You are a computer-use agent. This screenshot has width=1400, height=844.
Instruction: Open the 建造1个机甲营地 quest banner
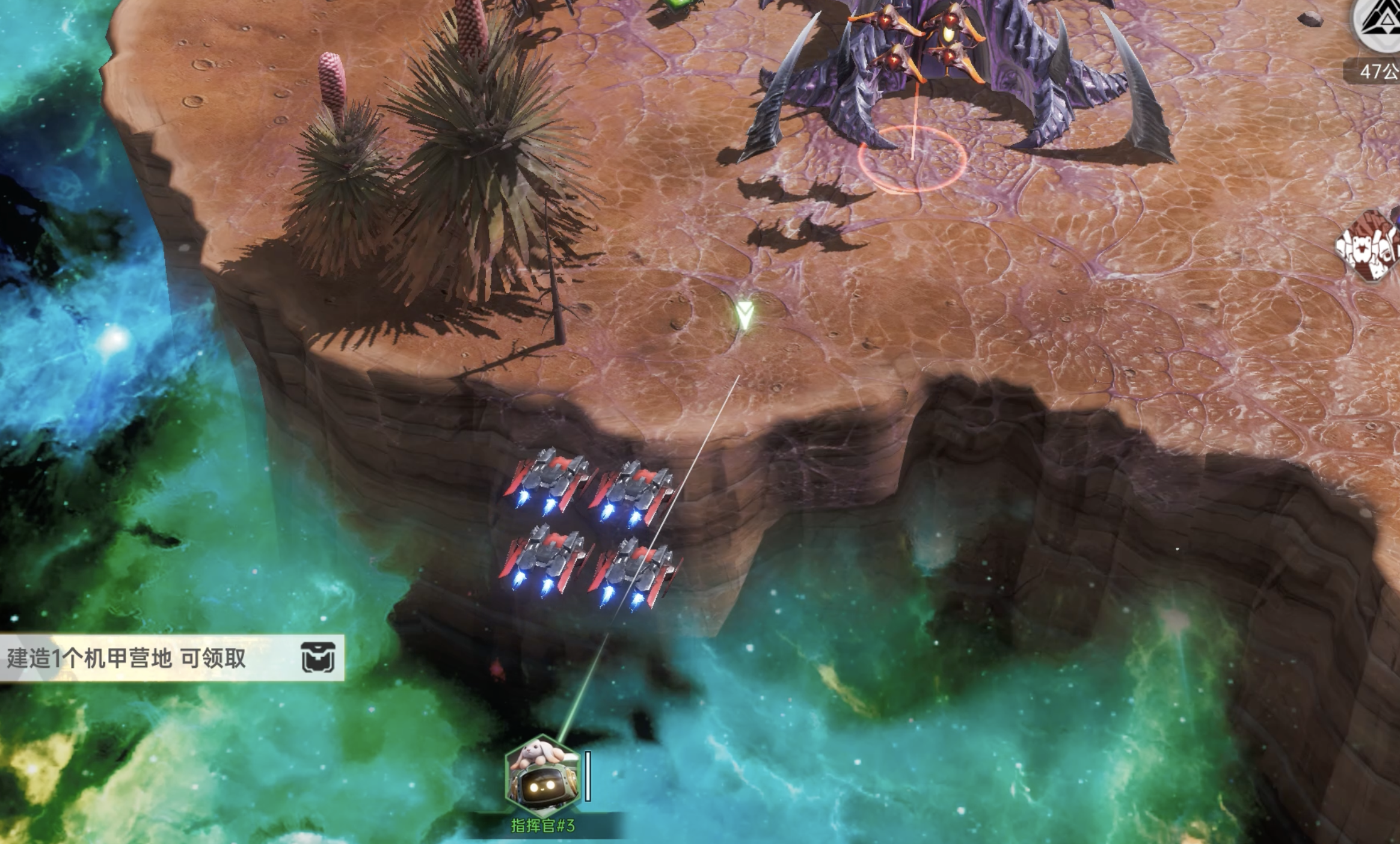click(x=126, y=658)
